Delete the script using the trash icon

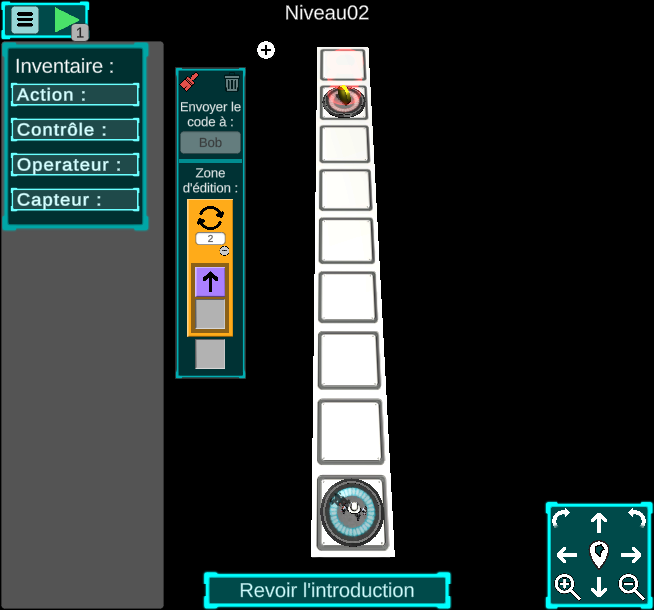[x=232, y=83]
